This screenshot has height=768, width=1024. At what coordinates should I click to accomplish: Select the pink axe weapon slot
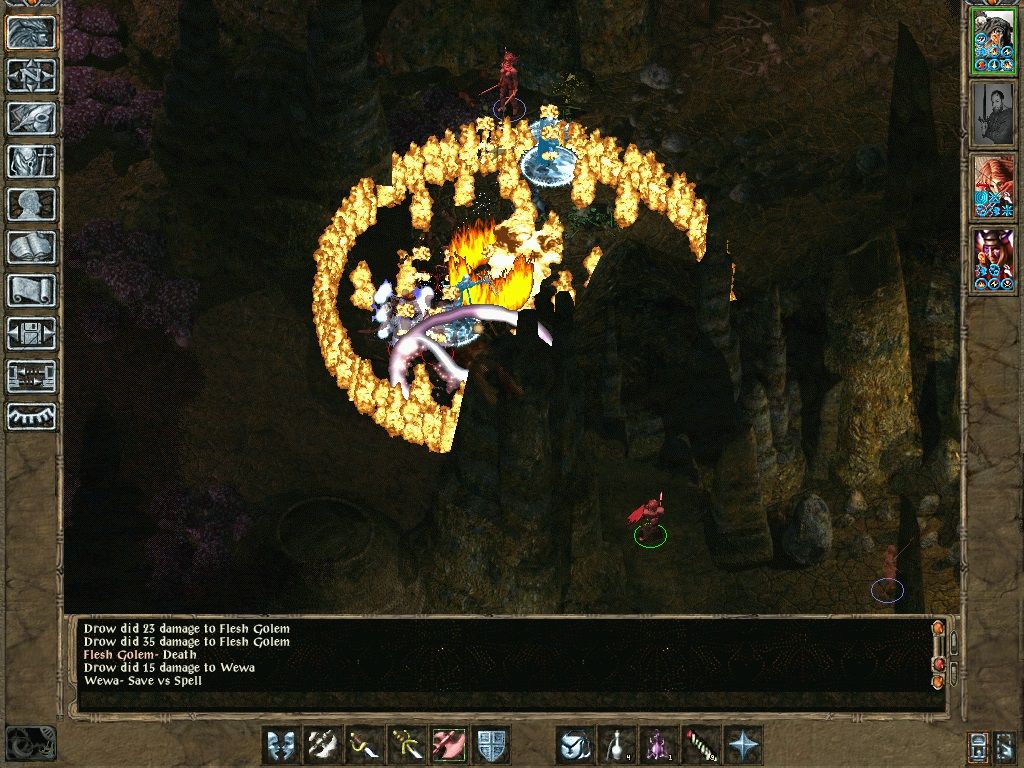click(x=449, y=745)
